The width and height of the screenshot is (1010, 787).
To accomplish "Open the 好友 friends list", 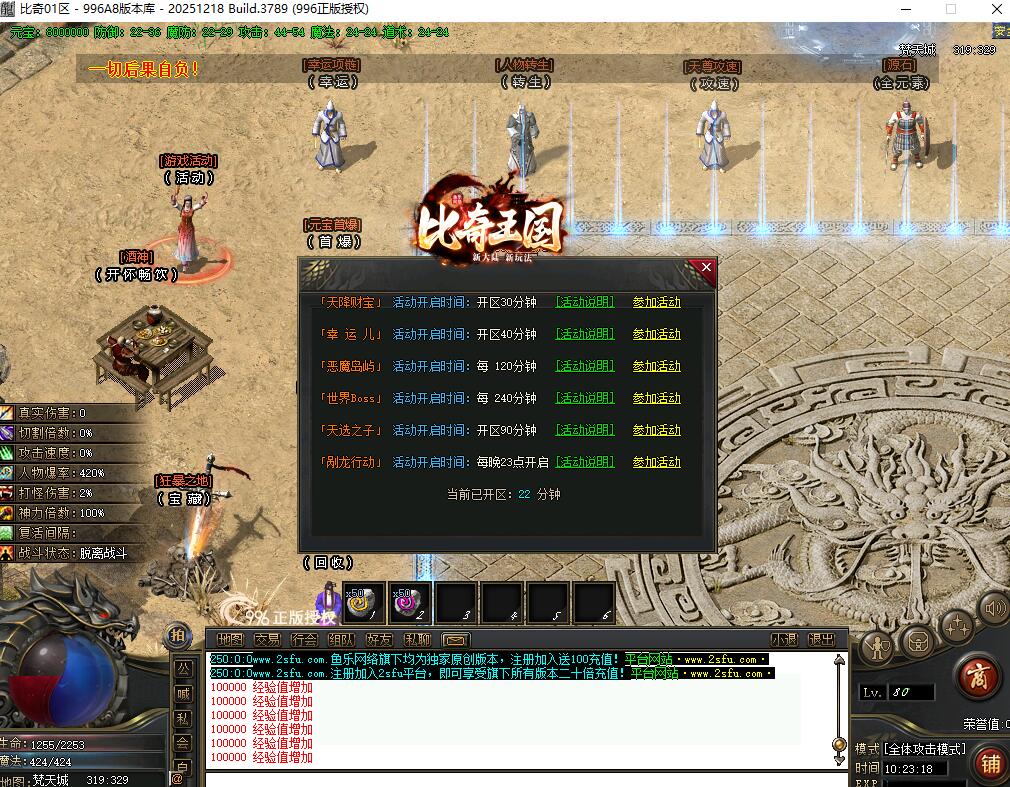I will coord(379,640).
